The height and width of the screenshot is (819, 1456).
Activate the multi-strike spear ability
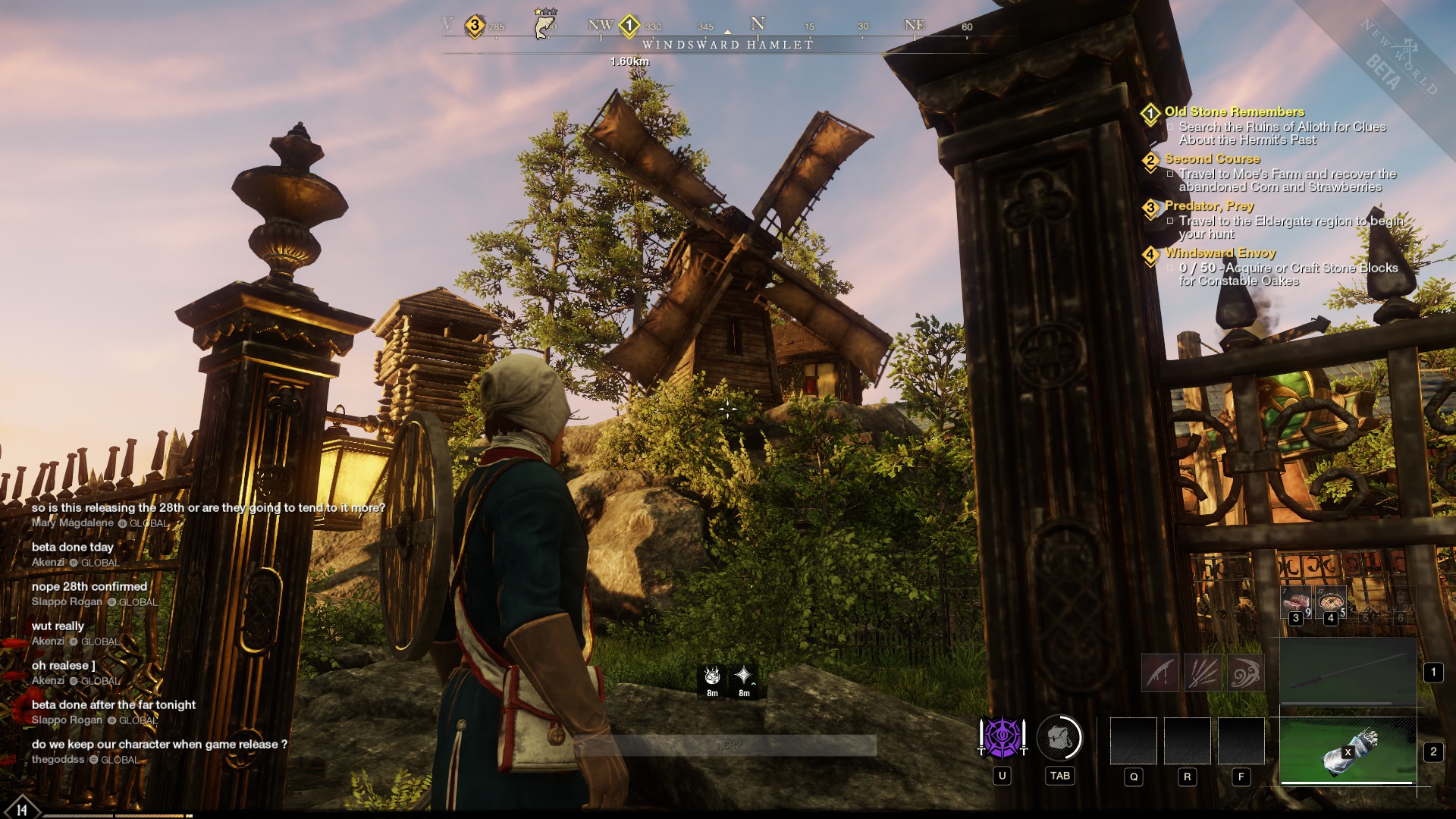(1203, 673)
